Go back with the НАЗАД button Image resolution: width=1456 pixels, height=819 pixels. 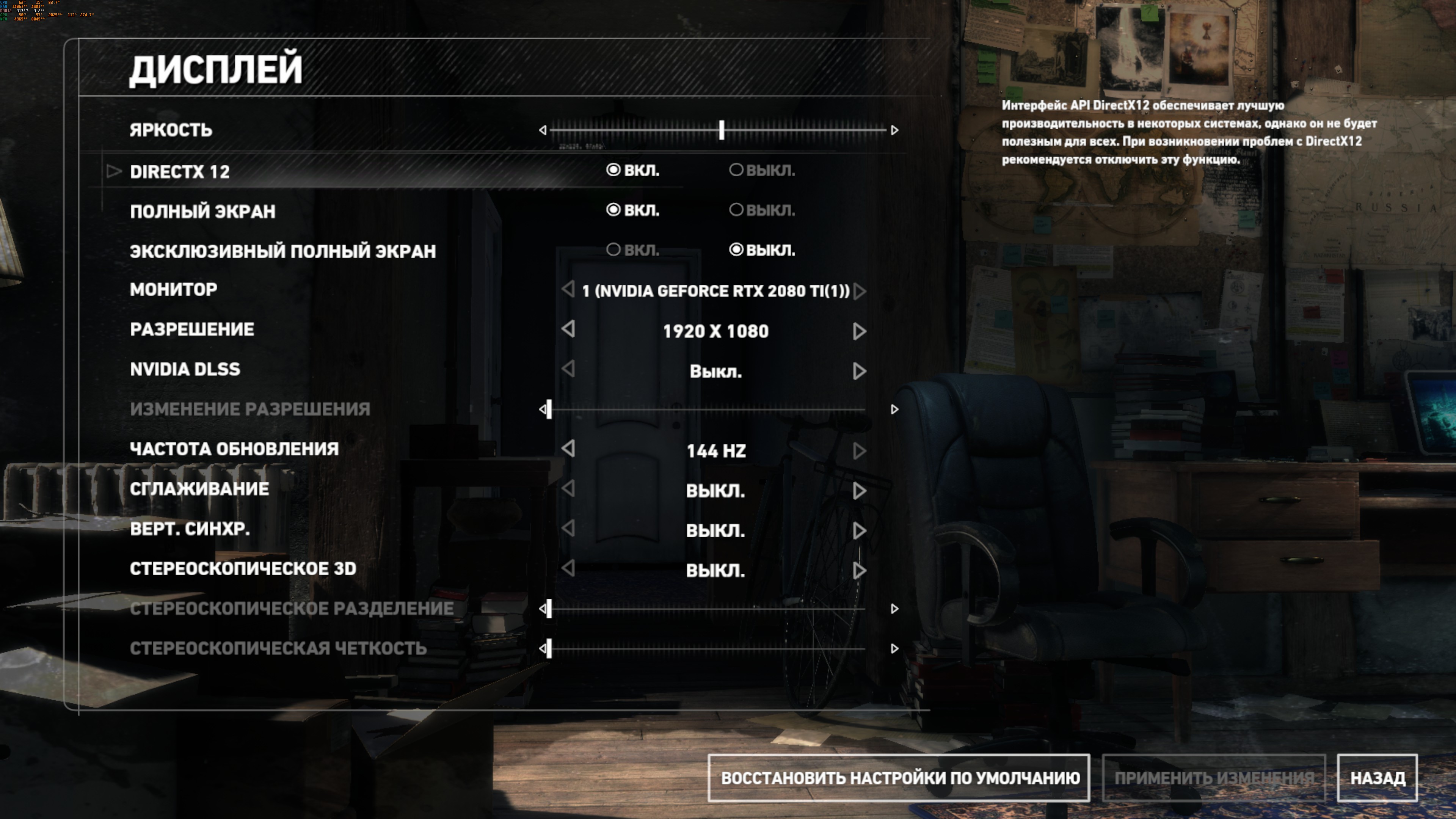(1377, 778)
